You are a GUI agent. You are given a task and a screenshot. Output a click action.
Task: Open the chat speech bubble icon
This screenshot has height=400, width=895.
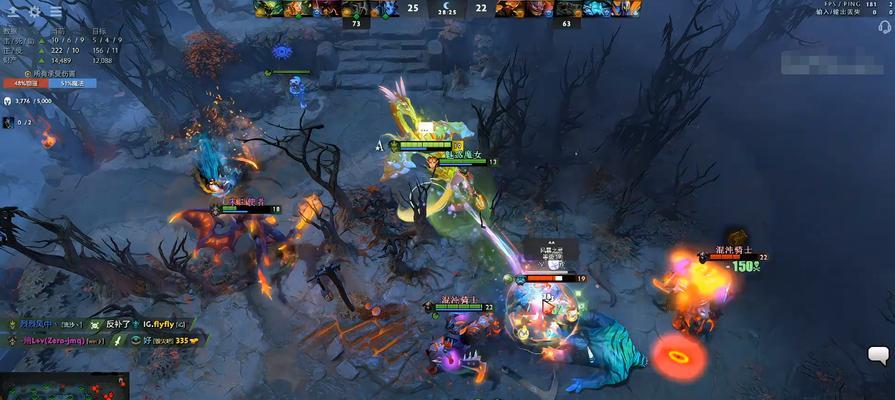coord(878,354)
